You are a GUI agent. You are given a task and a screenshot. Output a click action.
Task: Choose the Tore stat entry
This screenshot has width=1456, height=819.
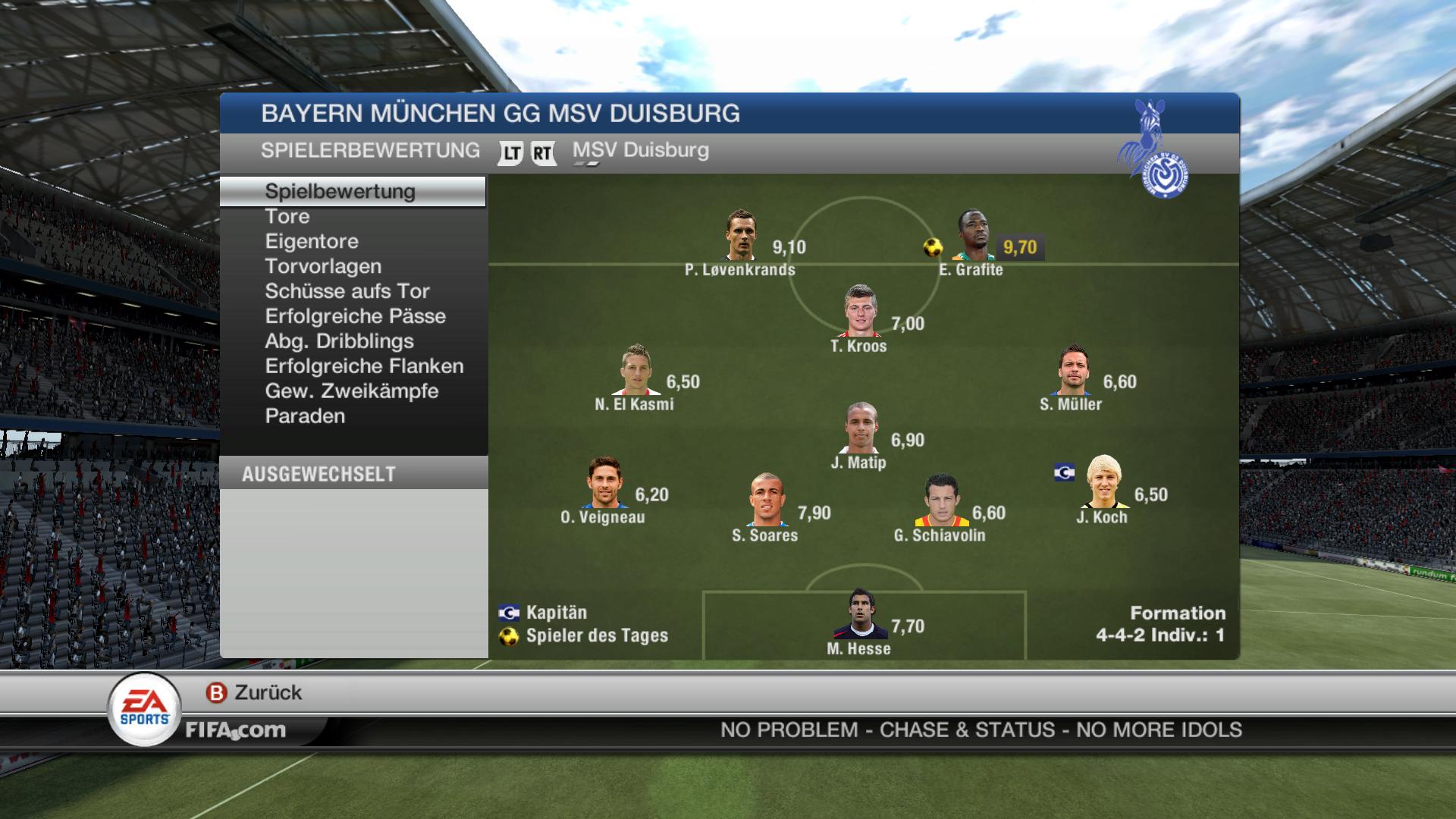click(287, 217)
